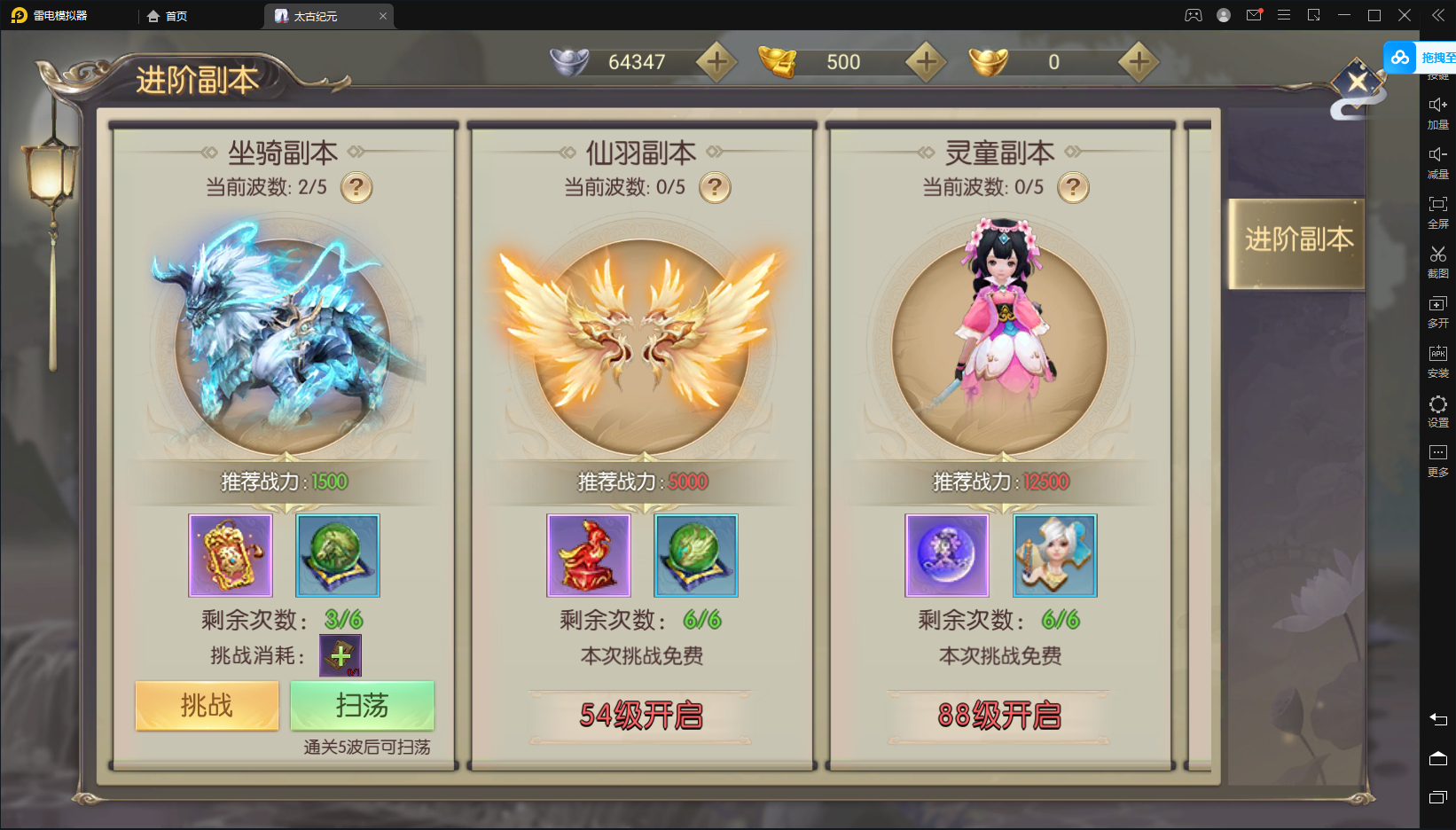Click the challenge cost item with plus sign
The height and width of the screenshot is (830, 1456).
click(341, 656)
